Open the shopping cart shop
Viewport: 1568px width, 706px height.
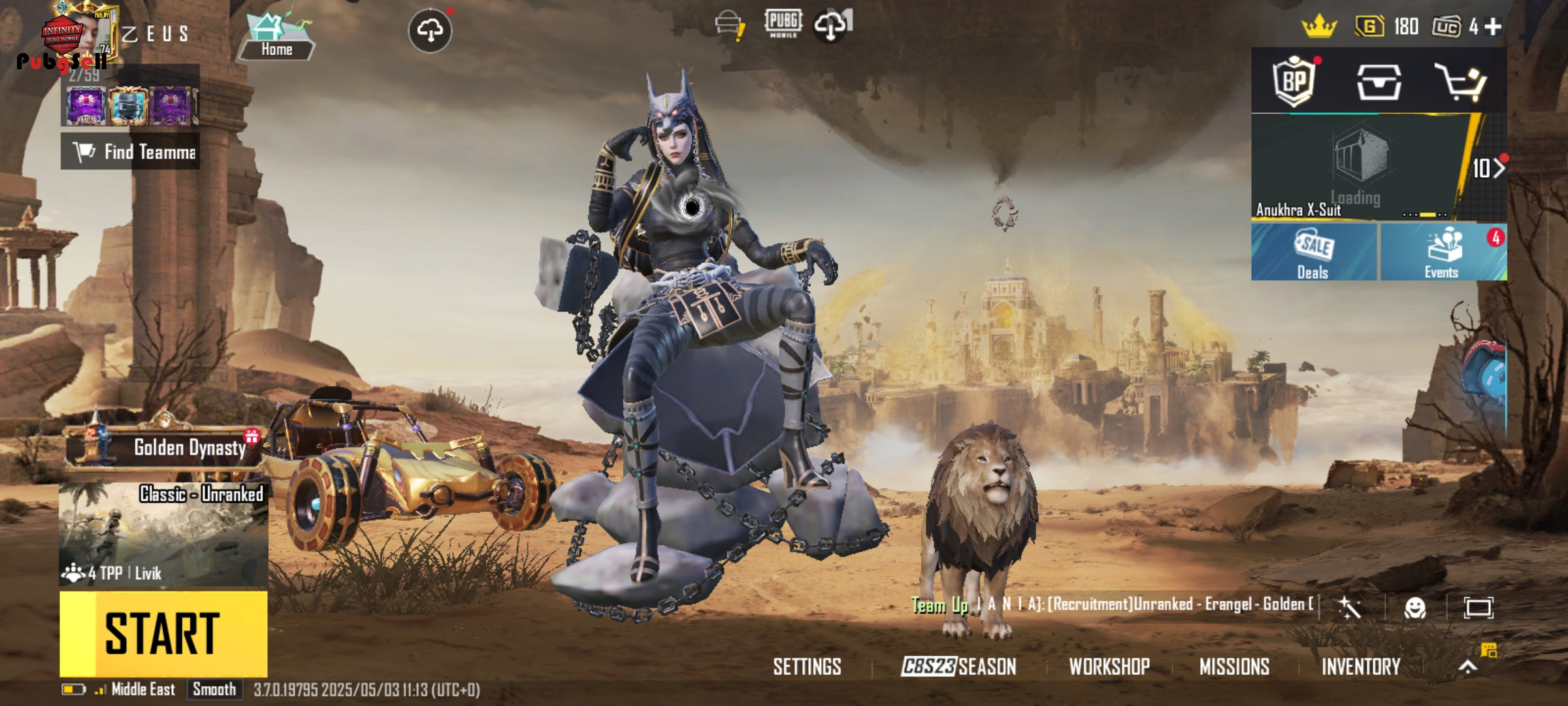[x=1461, y=82]
